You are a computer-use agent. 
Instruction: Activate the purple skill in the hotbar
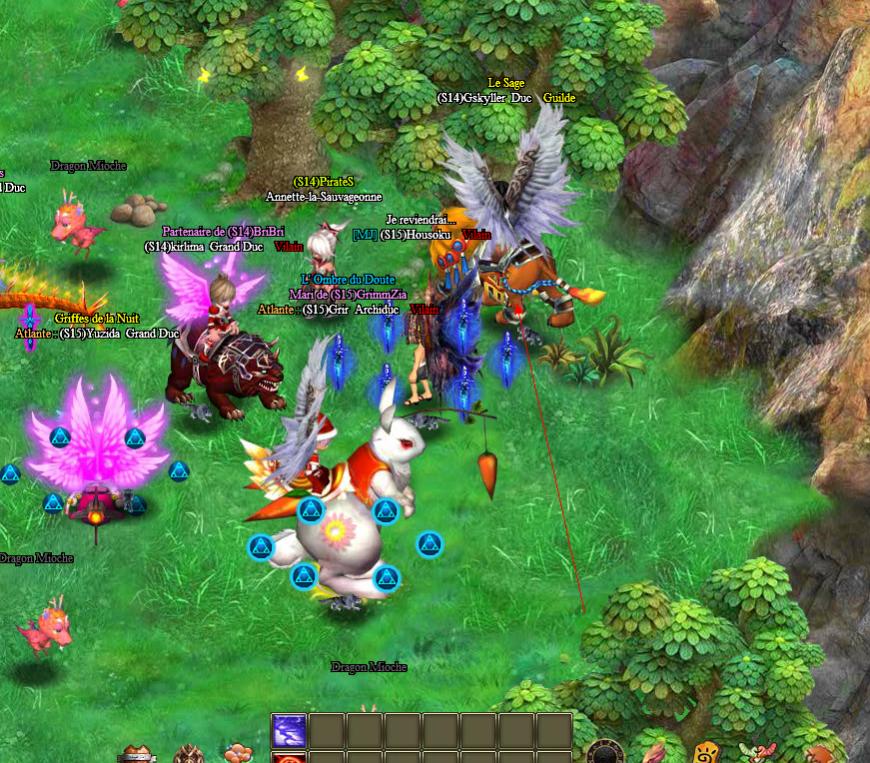click(290, 730)
